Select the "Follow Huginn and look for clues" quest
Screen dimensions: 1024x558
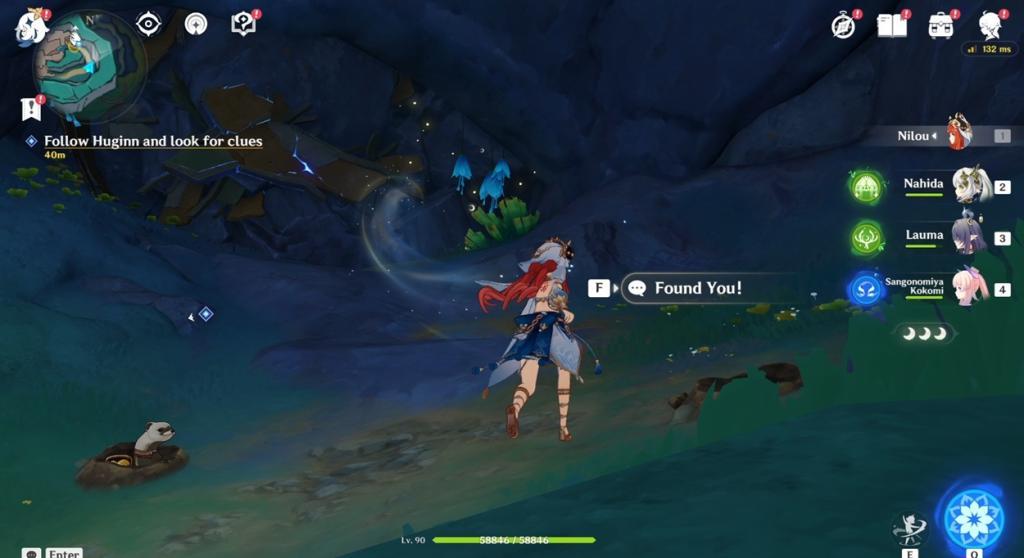coord(152,142)
